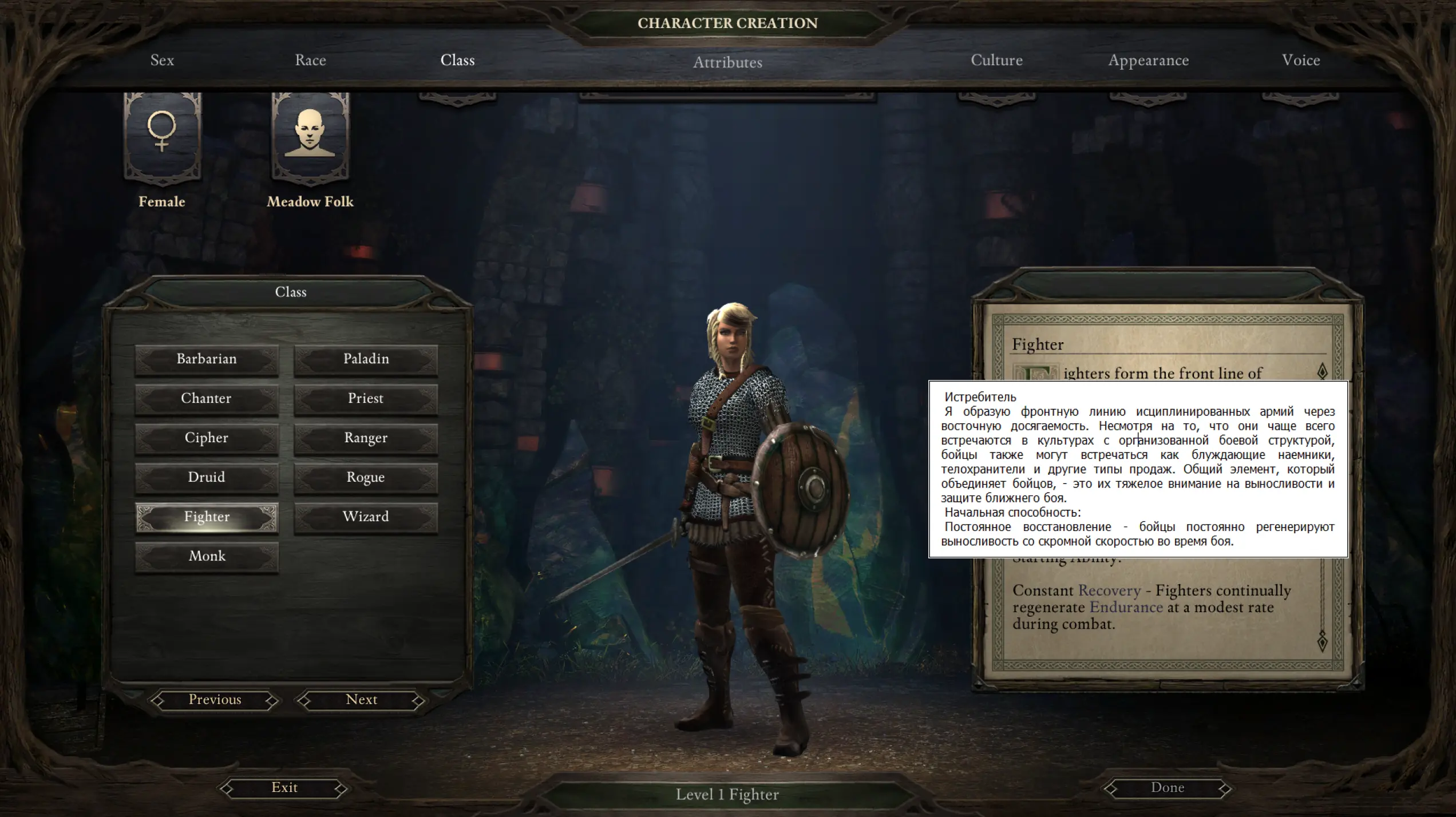Viewport: 1456px width, 817px height.
Task: Select the Barbarian class
Action: (x=207, y=359)
